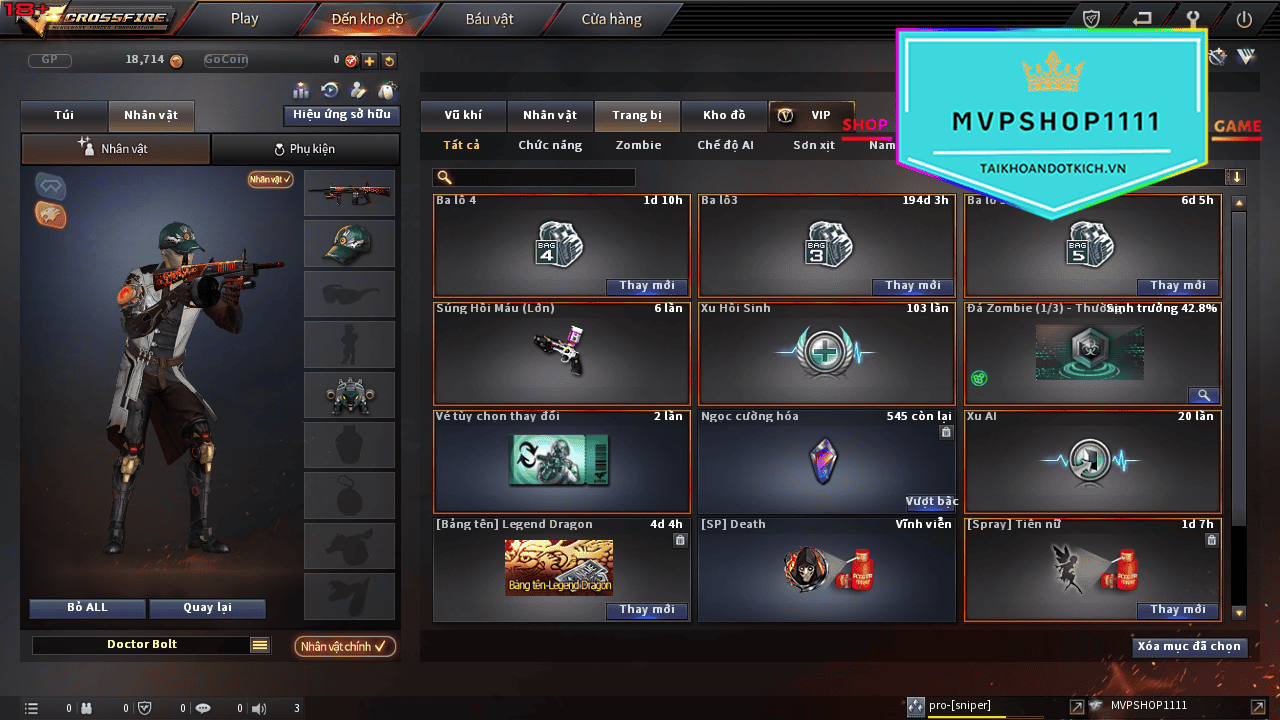Select the Ngọc cường hóa gem item
This screenshot has height=720, width=1280.
click(x=825, y=461)
